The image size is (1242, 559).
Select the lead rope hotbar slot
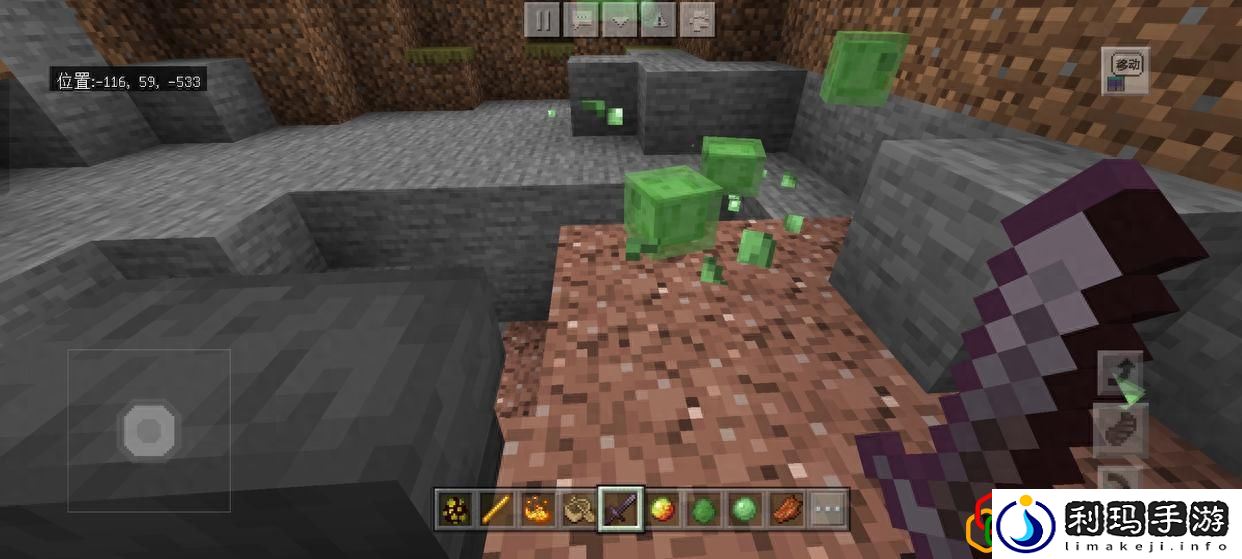tap(576, 509)
